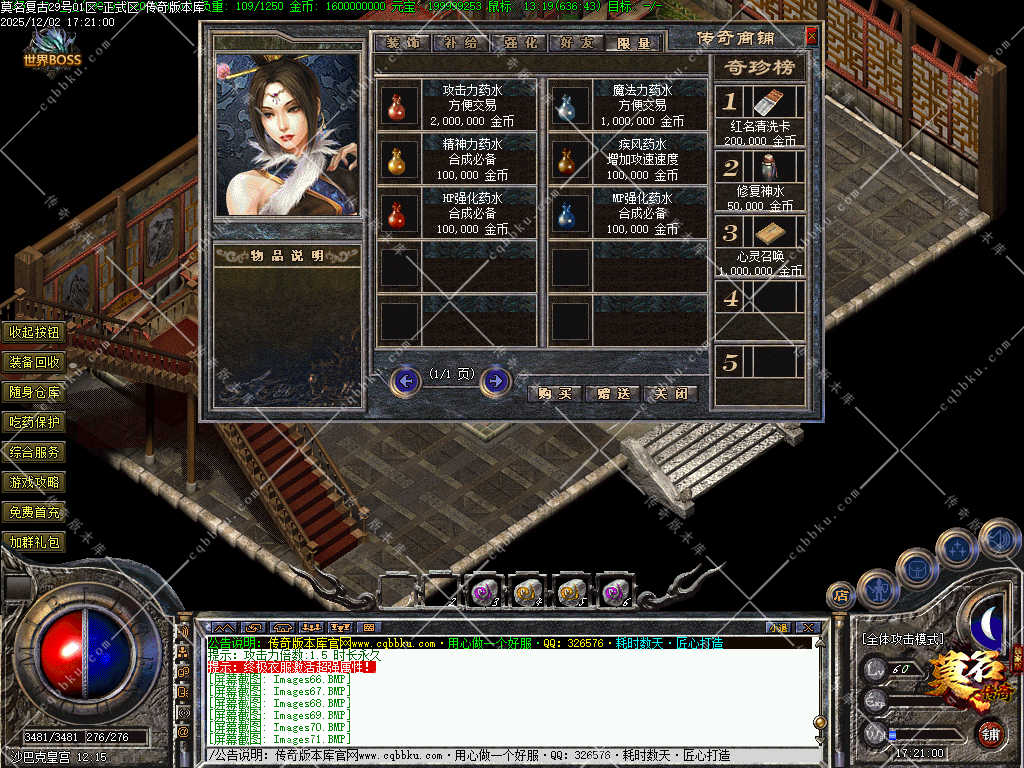Viewport: 1024px width, 768px height.
Task: Select the 装饰 shop tab
Action: (x=403, y=43)
